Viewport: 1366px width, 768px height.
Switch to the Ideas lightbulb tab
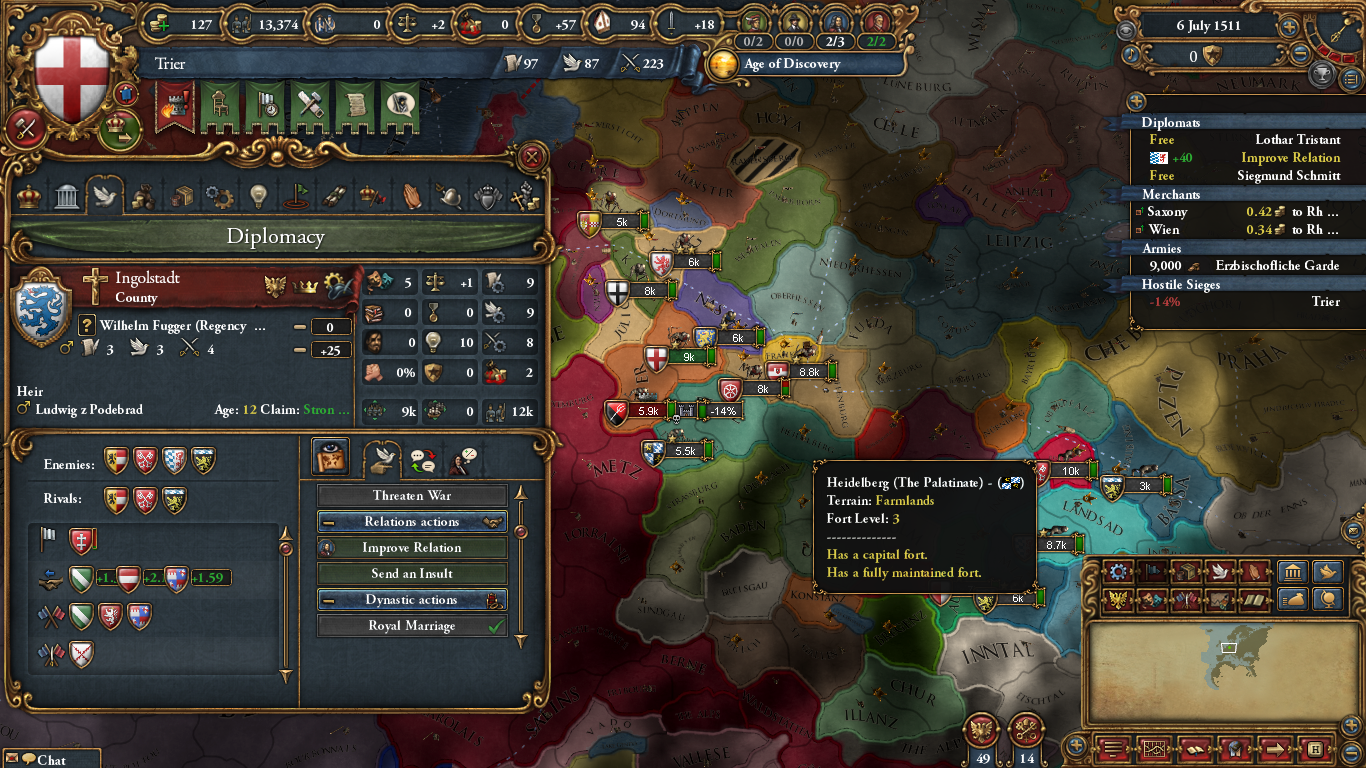click(258, 196)
